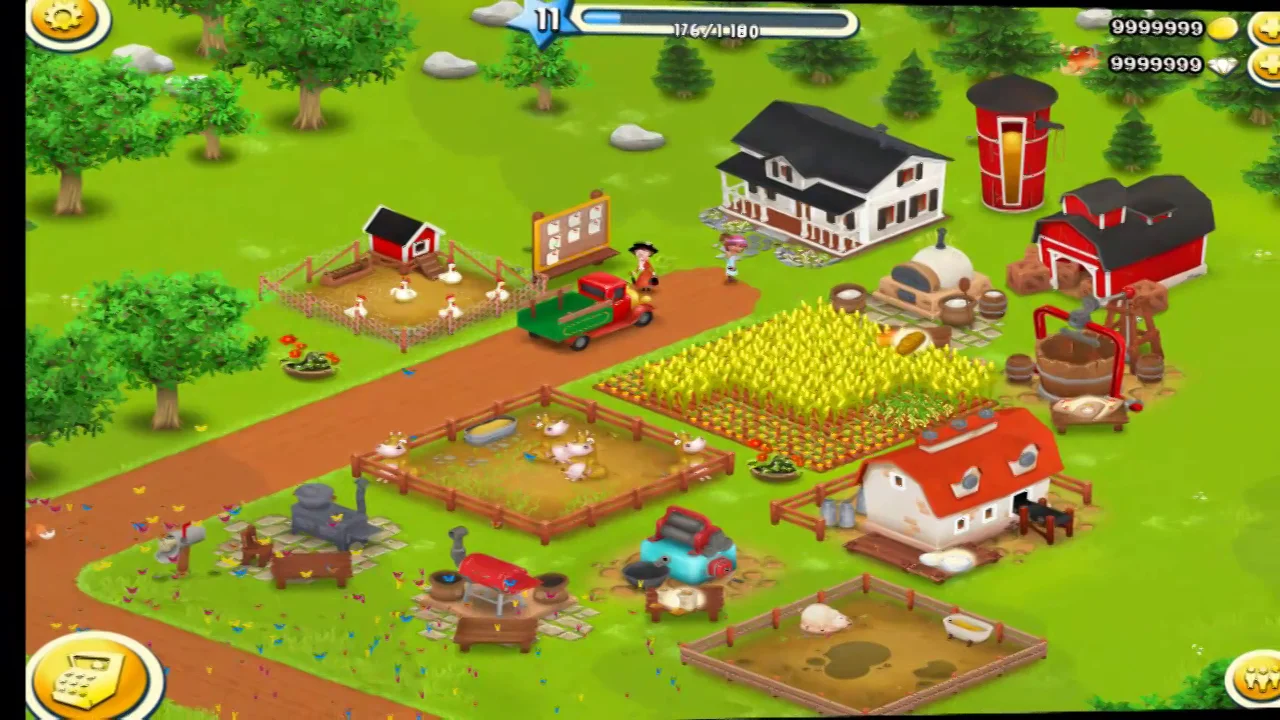Tap the level 11 star badge

[547, 20]
